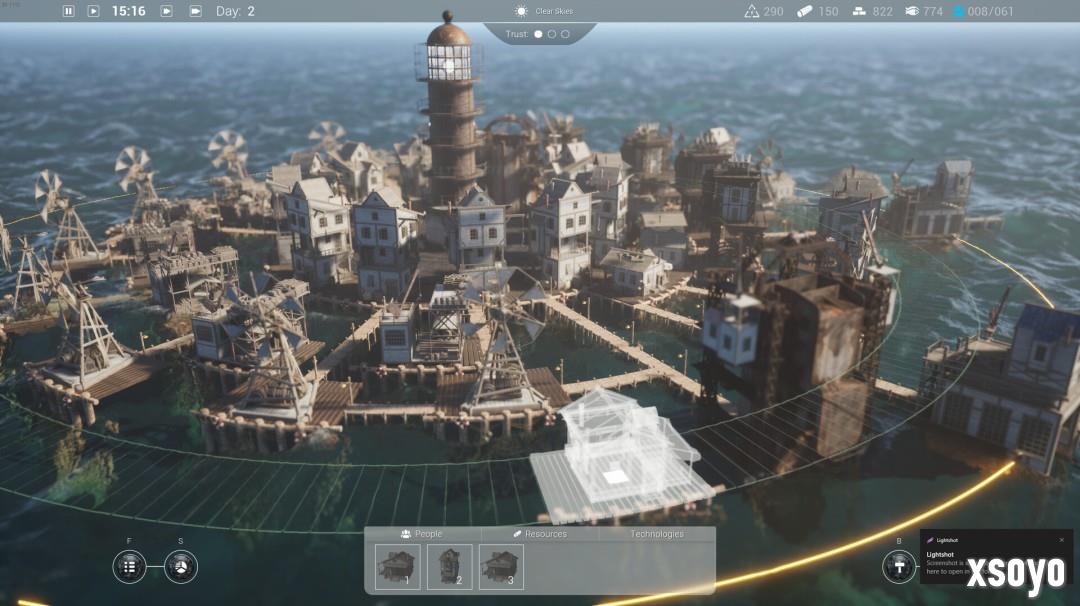
Task: Pick building slot number 3
Action: pos(502,566)
